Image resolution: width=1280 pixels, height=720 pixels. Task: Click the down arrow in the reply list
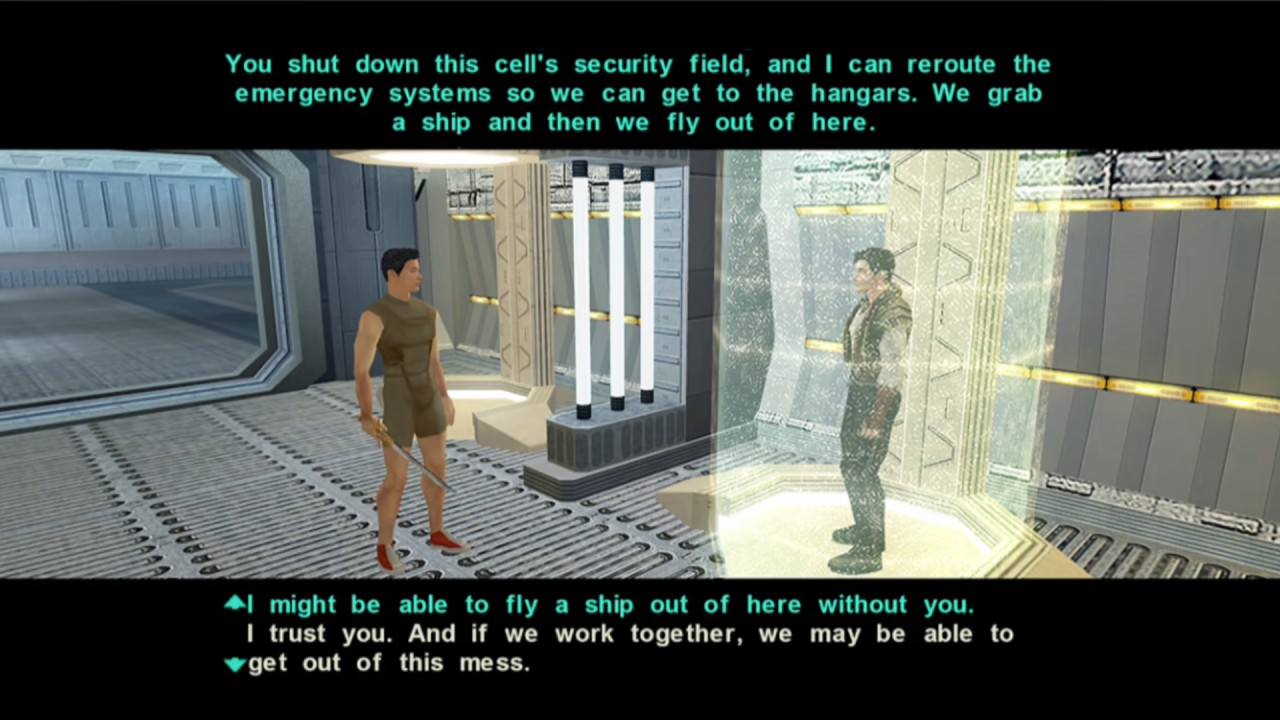click(x=234, y=664)
